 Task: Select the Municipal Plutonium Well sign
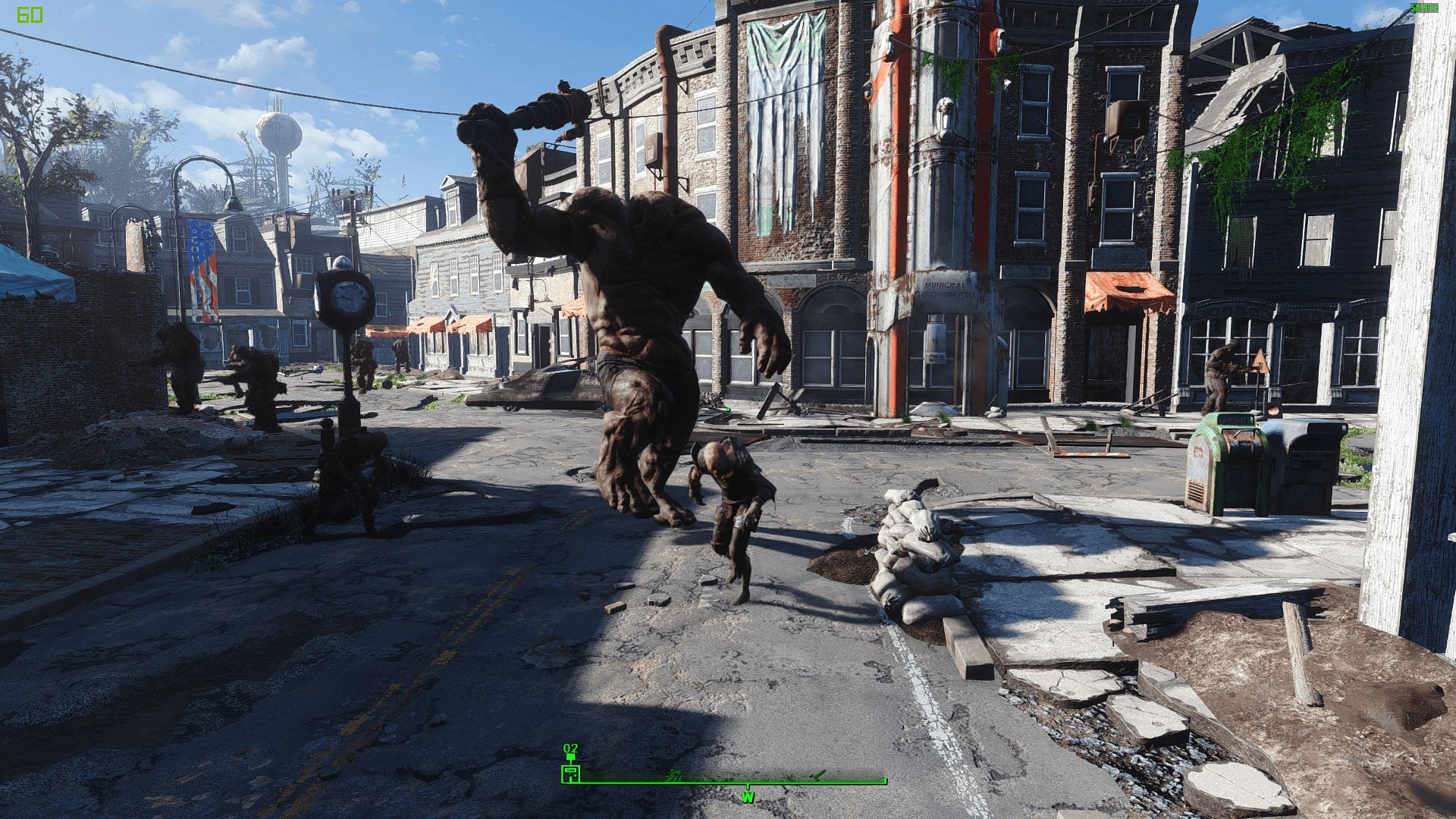tap(945, 290)
